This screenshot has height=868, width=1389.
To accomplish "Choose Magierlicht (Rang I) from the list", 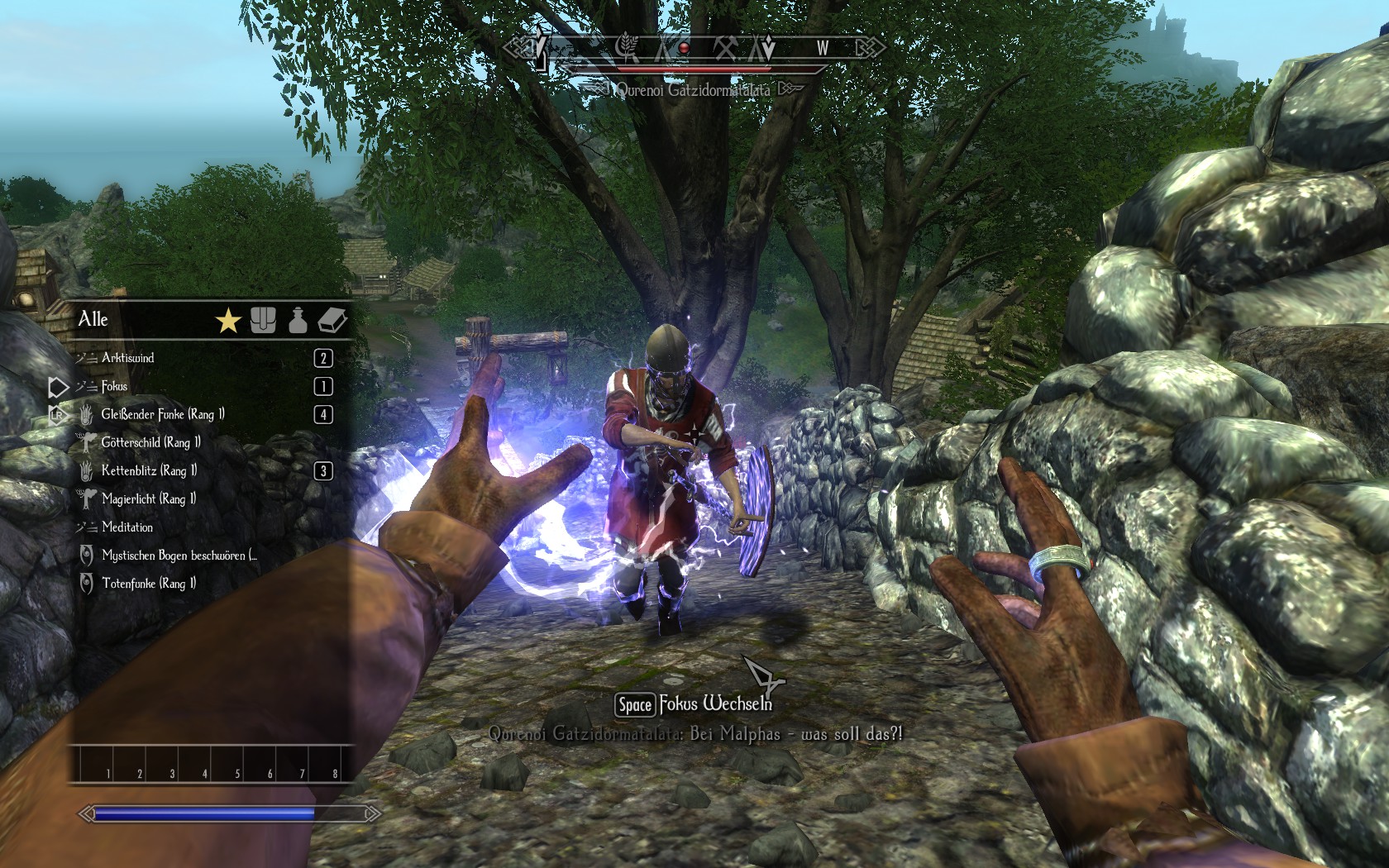I will click(x=149, y=498).
